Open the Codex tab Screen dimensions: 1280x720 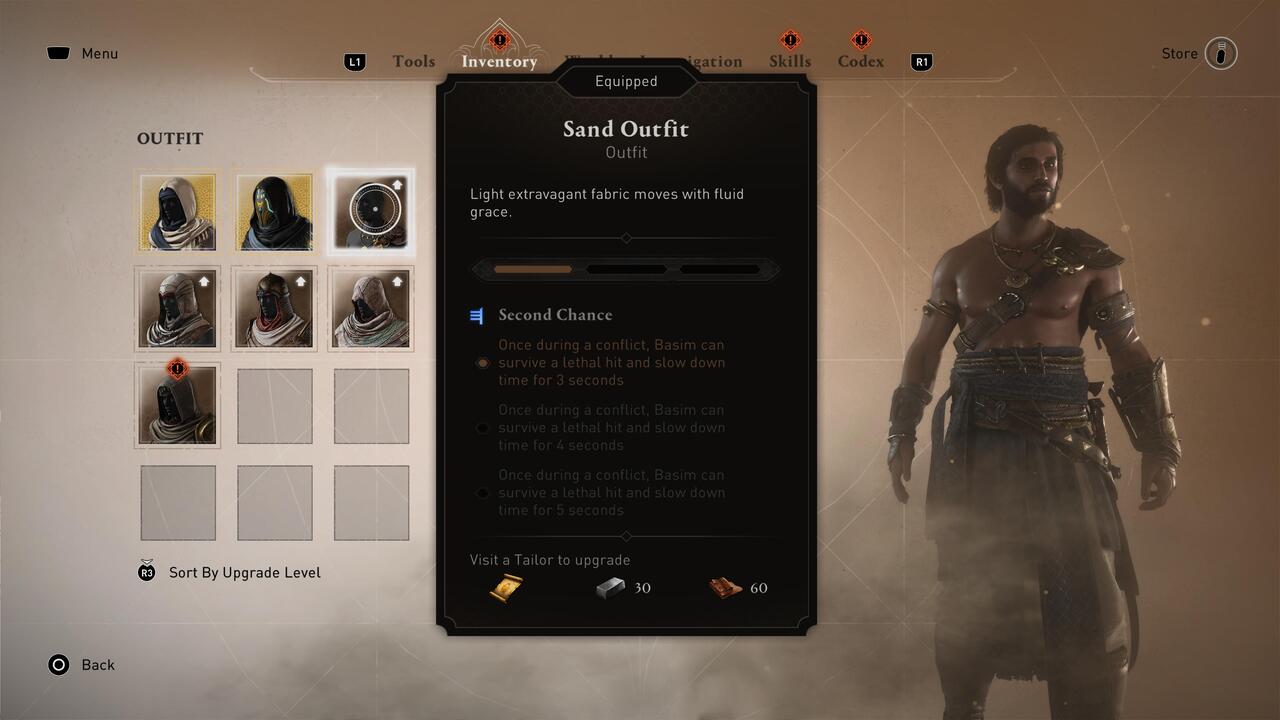click(860, 61)
